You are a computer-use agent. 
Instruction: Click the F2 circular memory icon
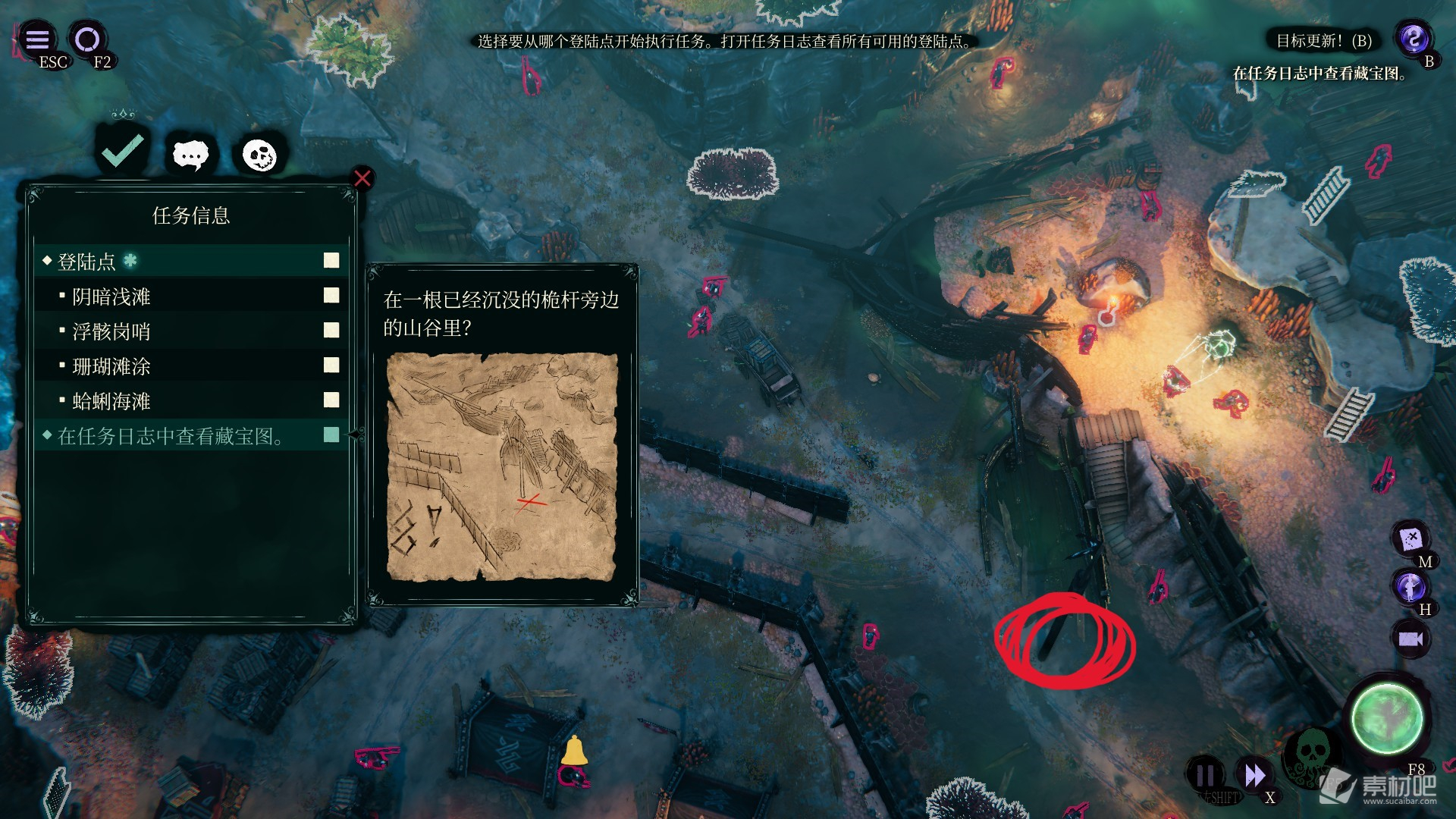(x=87, y=39)
